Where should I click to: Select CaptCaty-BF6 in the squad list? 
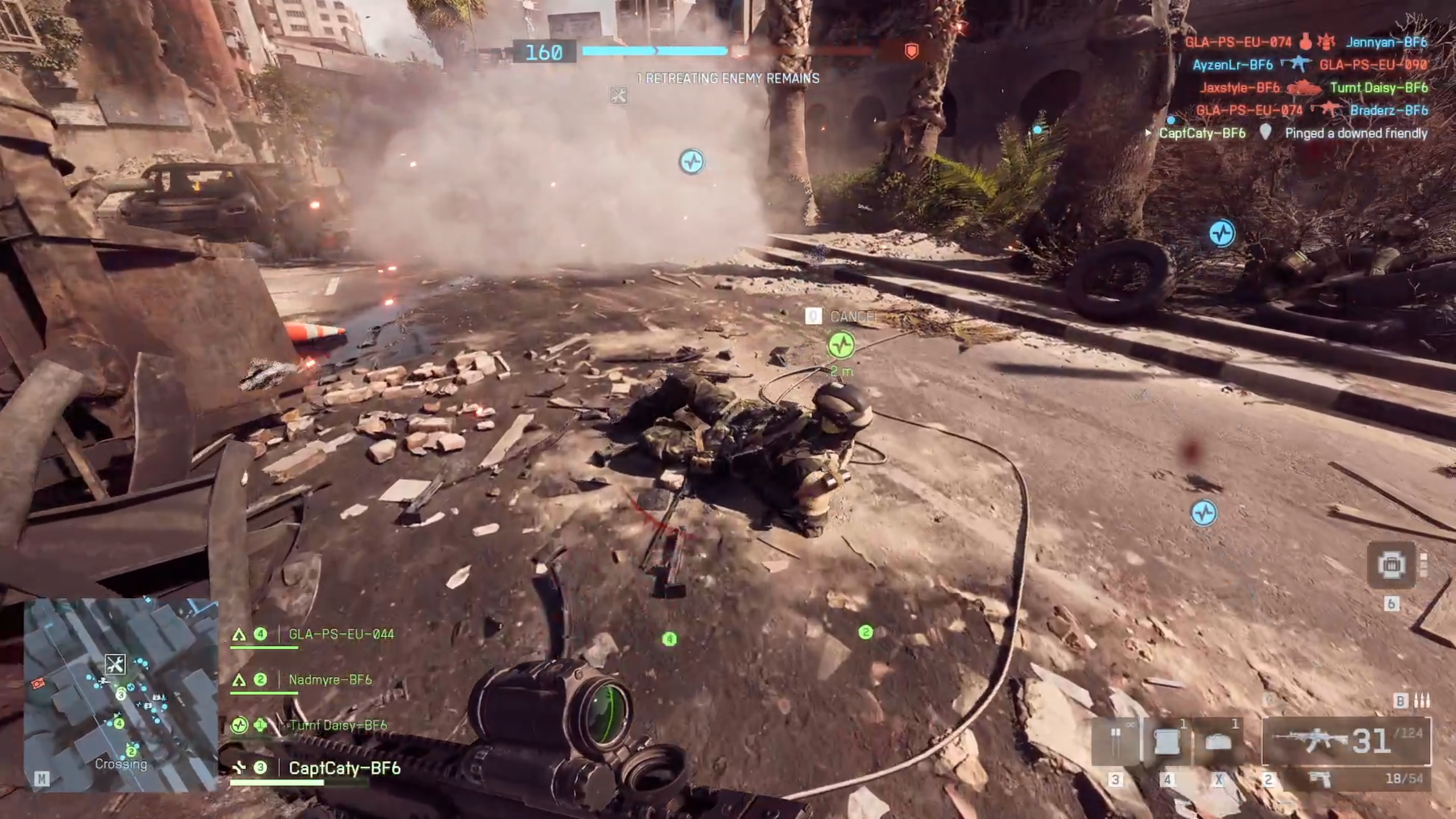tap(344, 768)
